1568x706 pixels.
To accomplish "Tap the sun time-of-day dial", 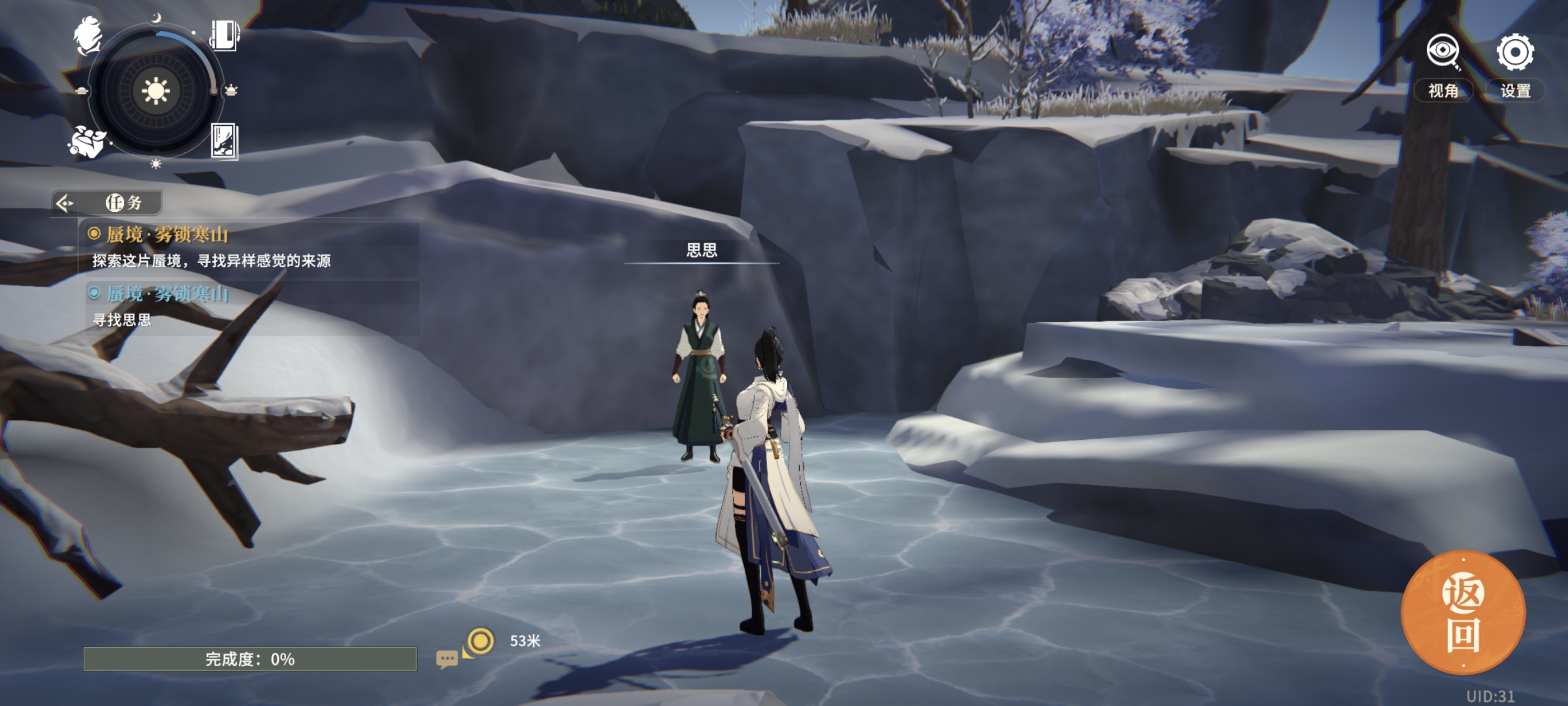I will 156,91.
